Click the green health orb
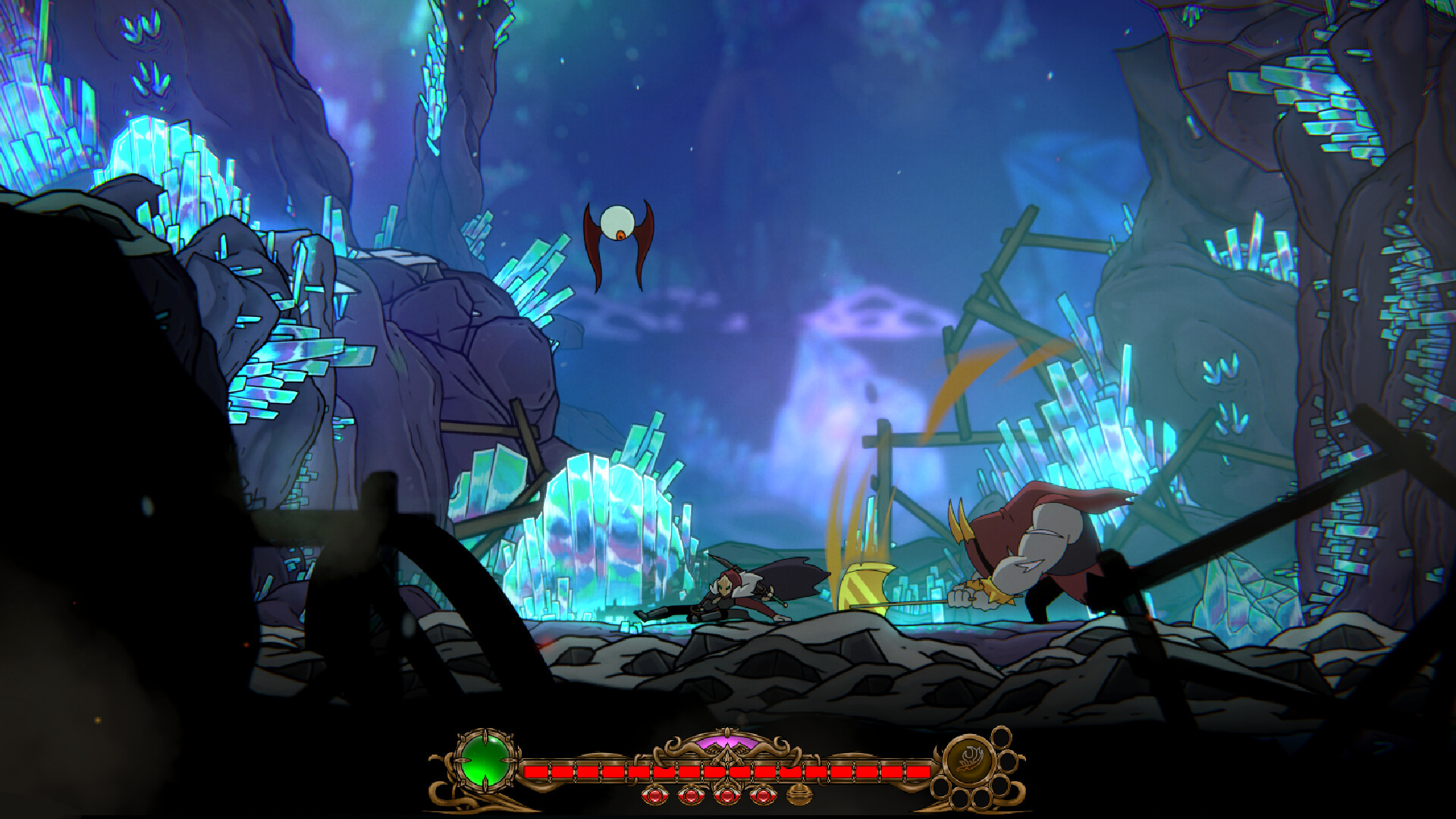The image size is (1456, 819). coord(485,761)
